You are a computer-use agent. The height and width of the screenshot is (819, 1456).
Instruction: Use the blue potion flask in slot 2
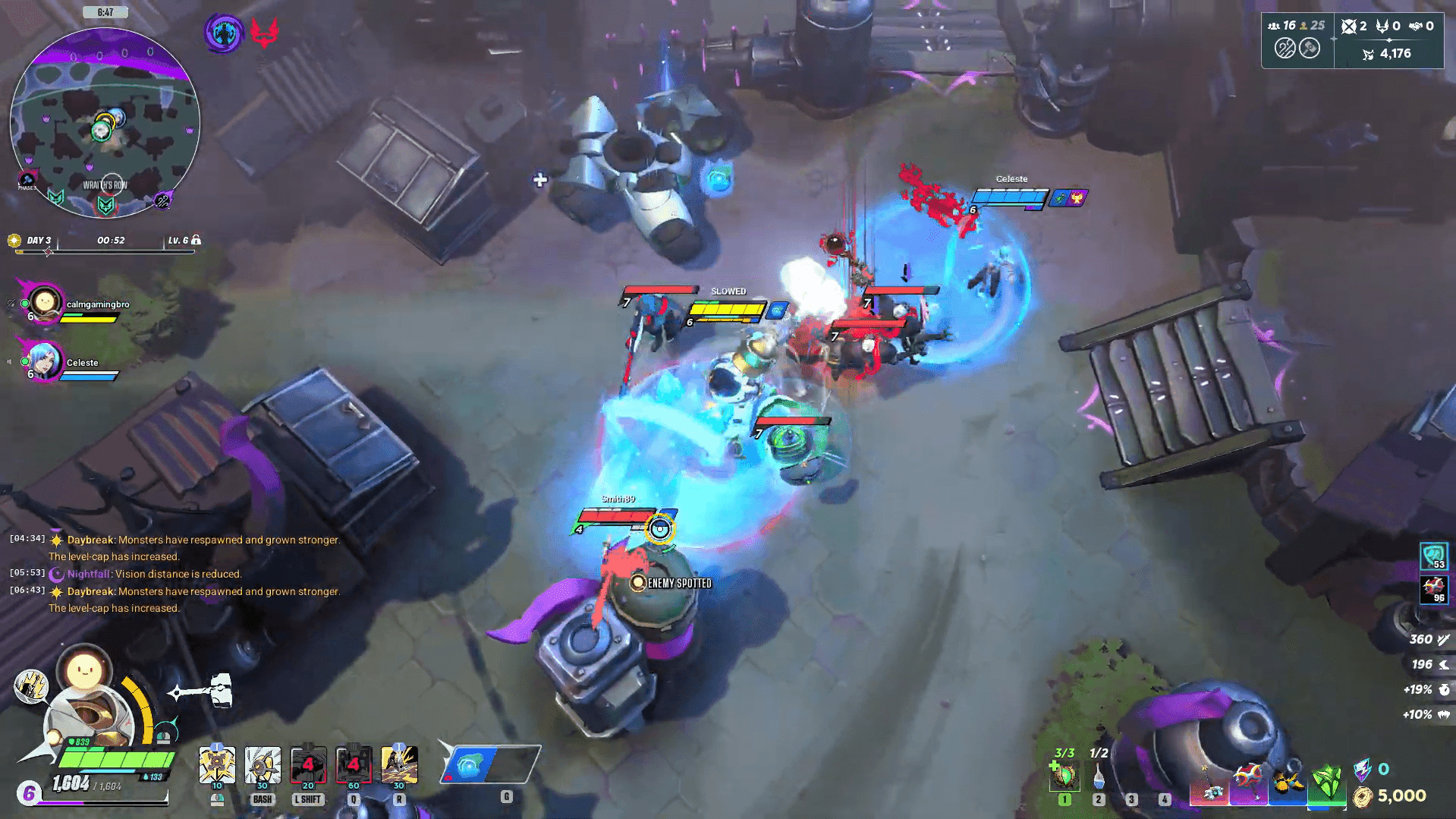click(1099, 776)
